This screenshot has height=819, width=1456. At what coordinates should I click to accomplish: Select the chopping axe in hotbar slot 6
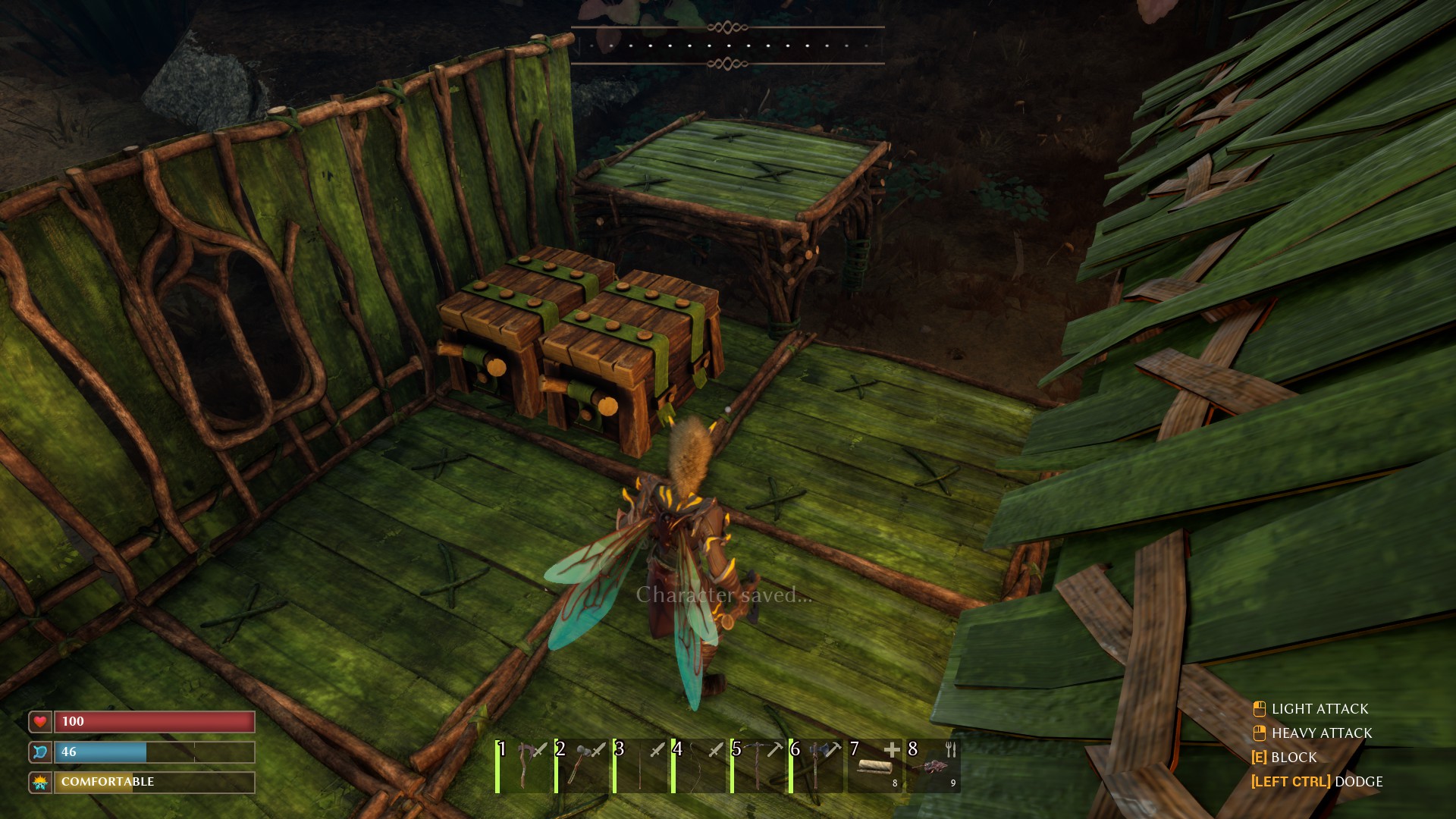click(817, 766)
